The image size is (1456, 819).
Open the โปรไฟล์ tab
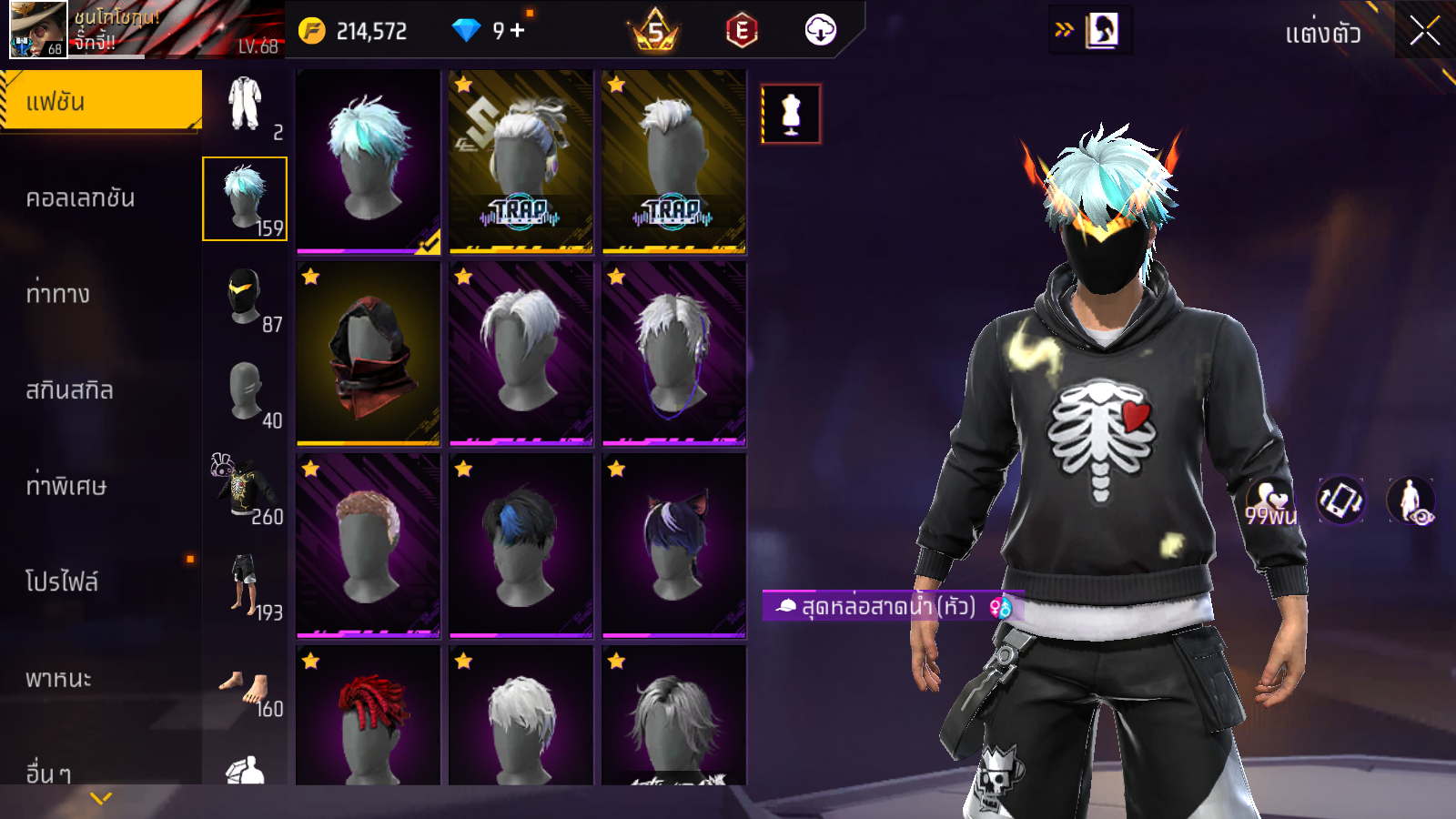[x=62, y=581]
